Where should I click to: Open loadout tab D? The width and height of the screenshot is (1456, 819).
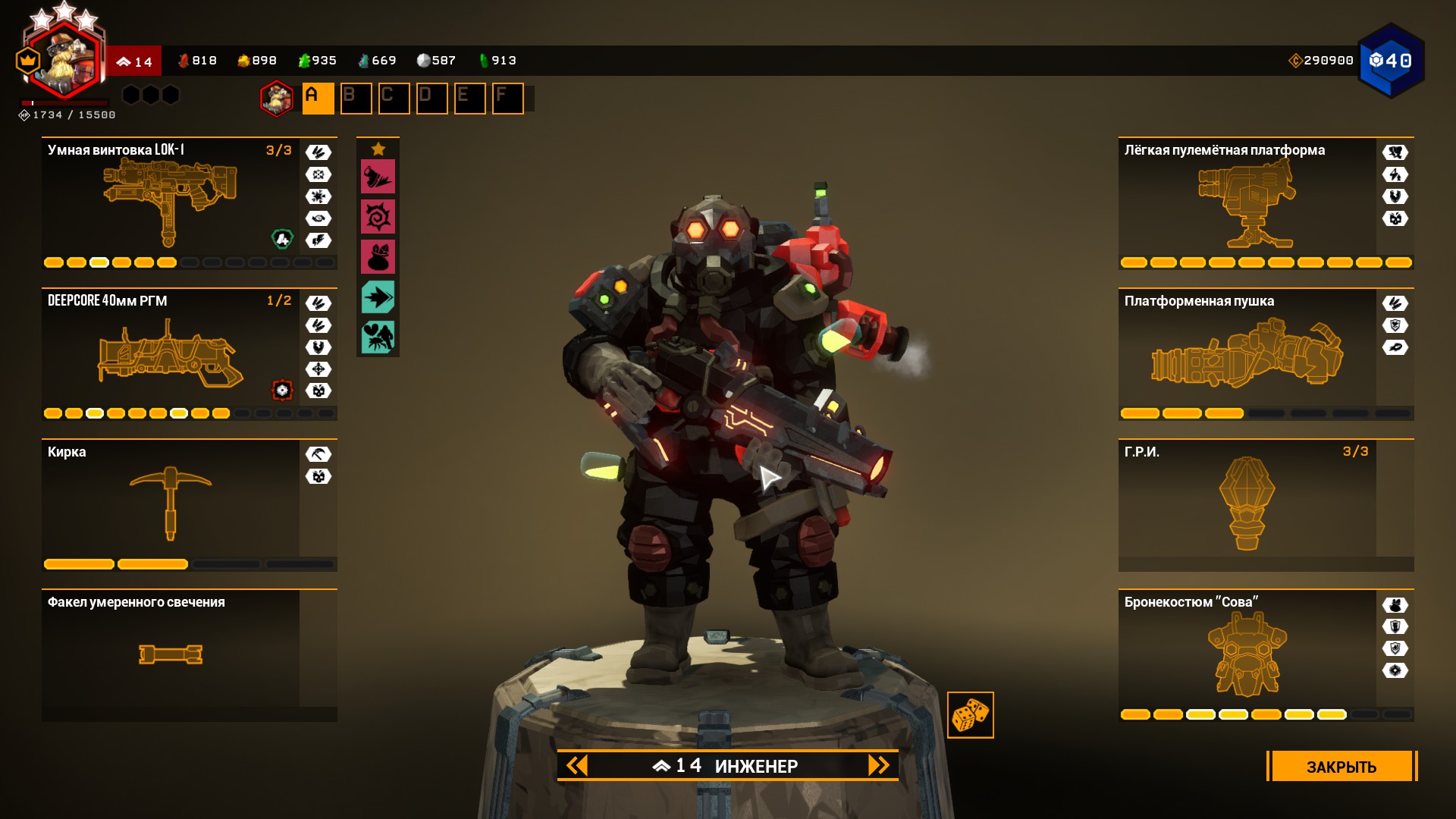[x=431, y=99]
